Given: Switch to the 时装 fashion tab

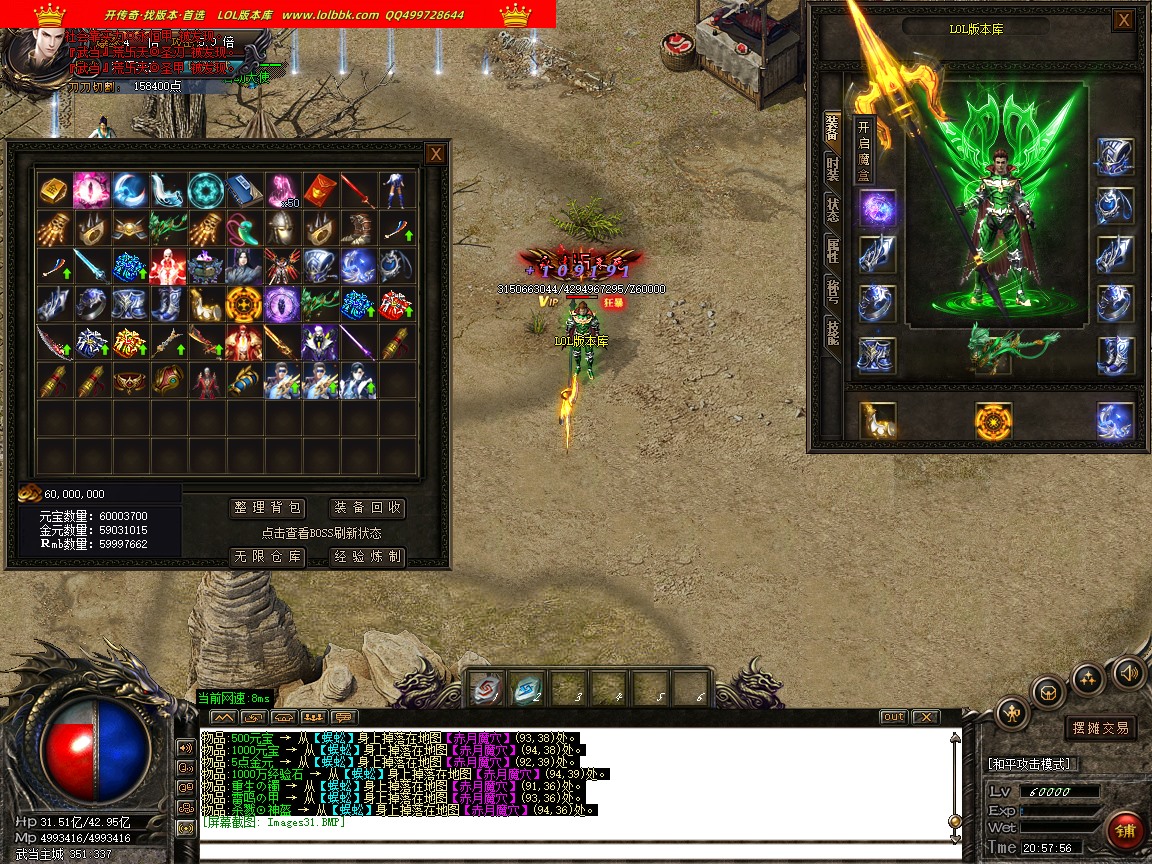Looking at the screenshot, I should coord(832,168).
